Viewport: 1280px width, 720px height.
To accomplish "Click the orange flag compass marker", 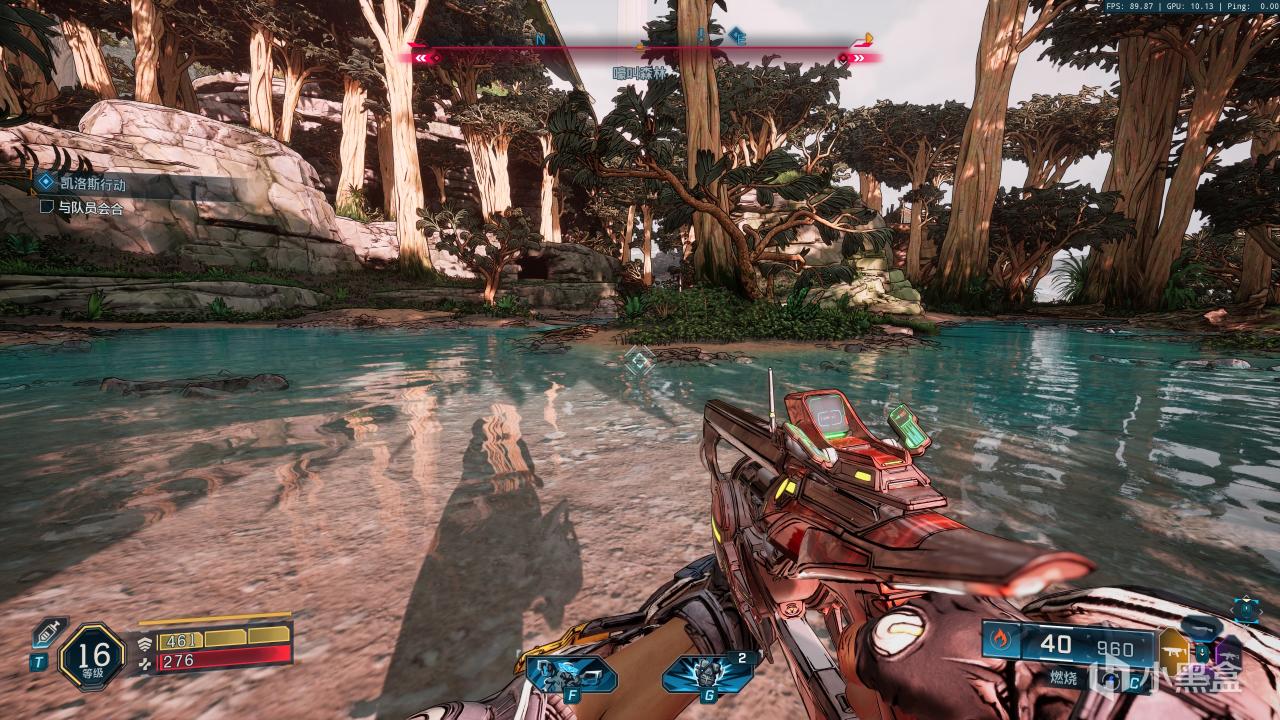I will coord(866,40).
